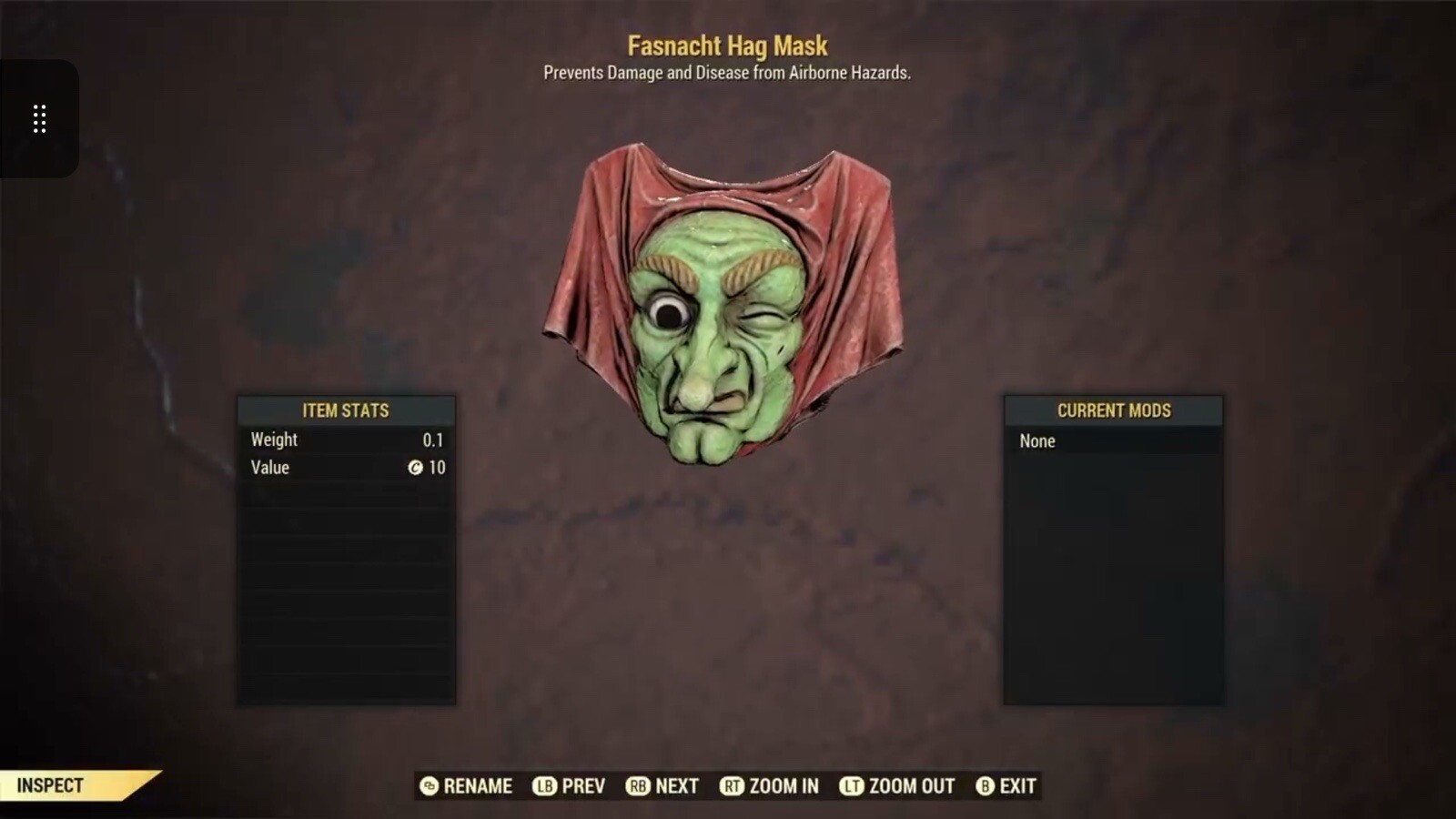Click the dotted grid icon top left
Screen dimensions: 1456x819
(x=39, y=119)
